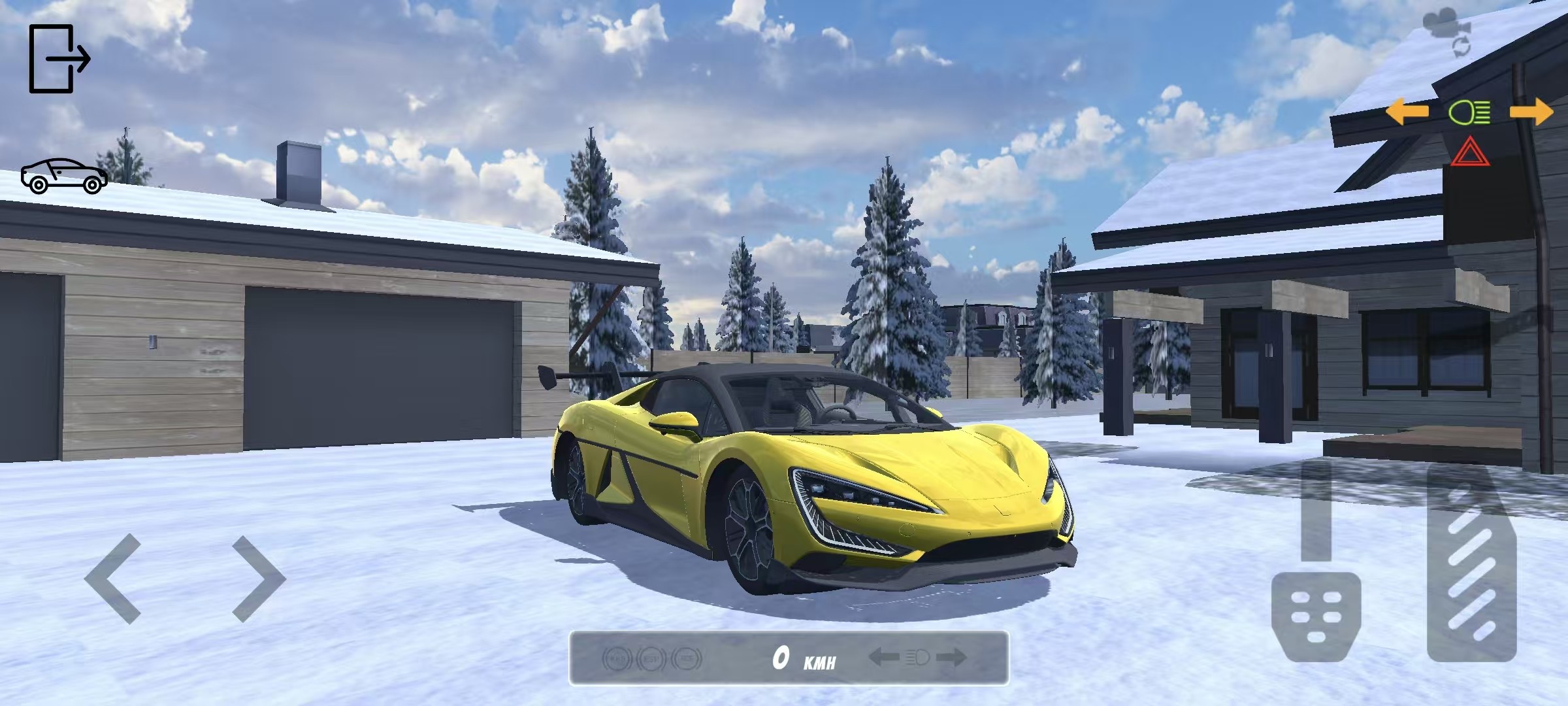The image size is (1568, 706).
Task: Switch the camera view
Action: (x=1445, y=33)
